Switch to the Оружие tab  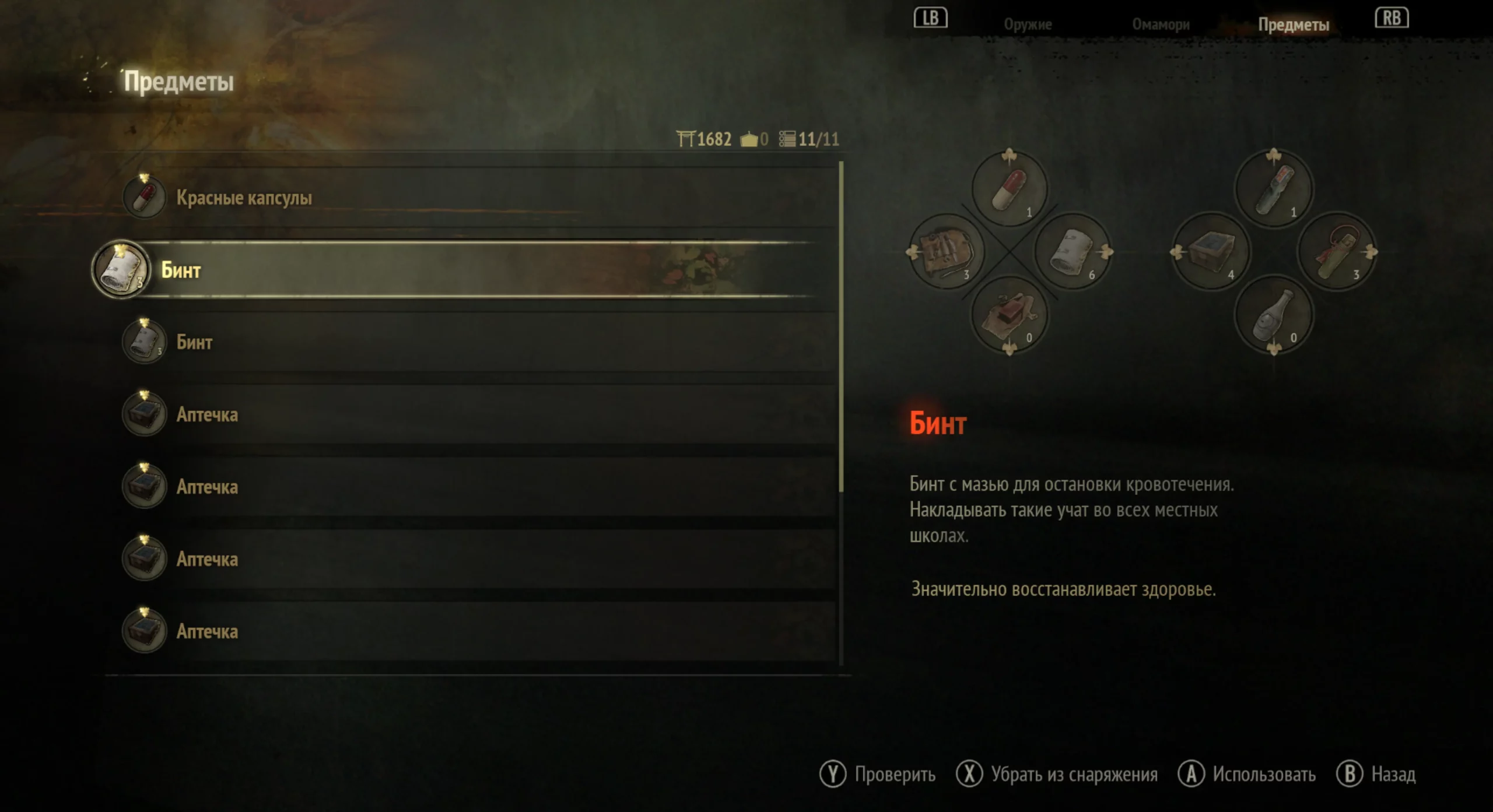point(1028,24)
